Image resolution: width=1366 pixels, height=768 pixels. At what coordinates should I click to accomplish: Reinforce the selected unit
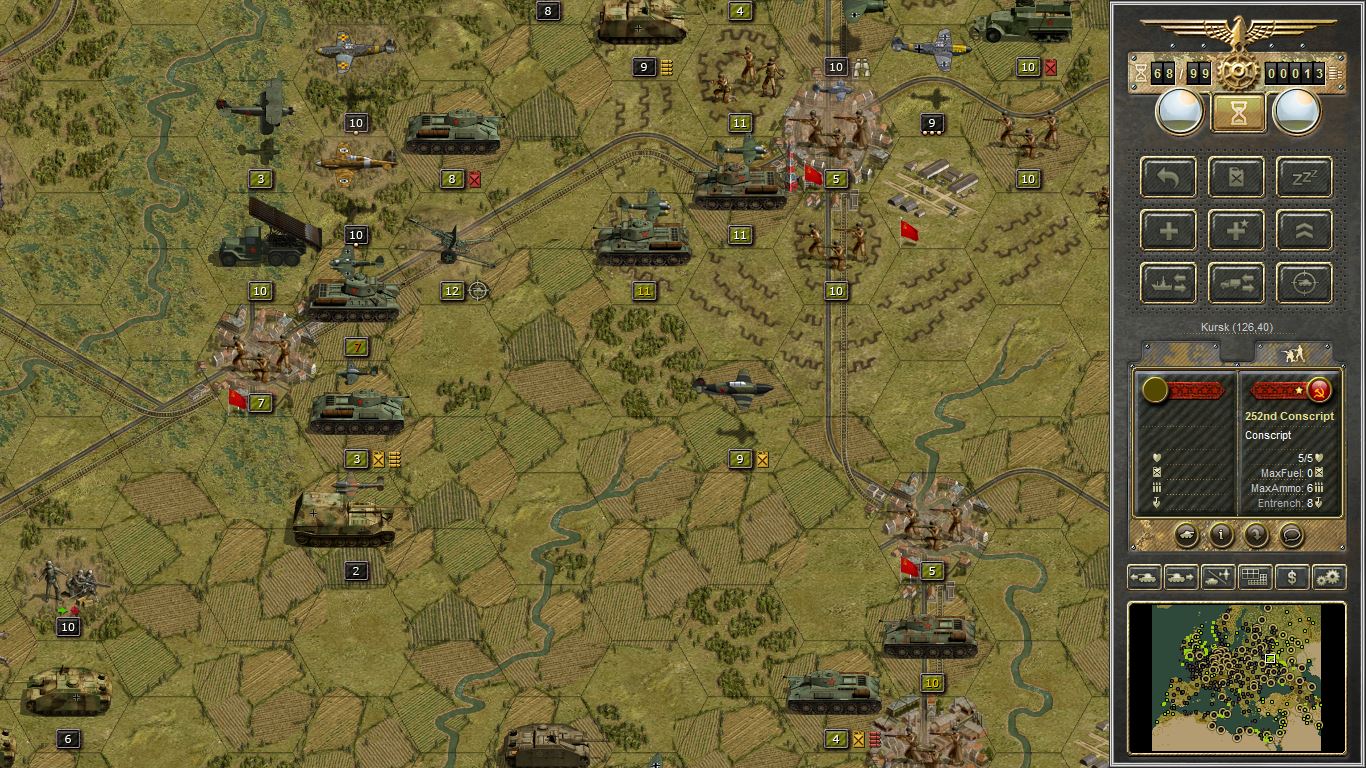pos(1168,230)
